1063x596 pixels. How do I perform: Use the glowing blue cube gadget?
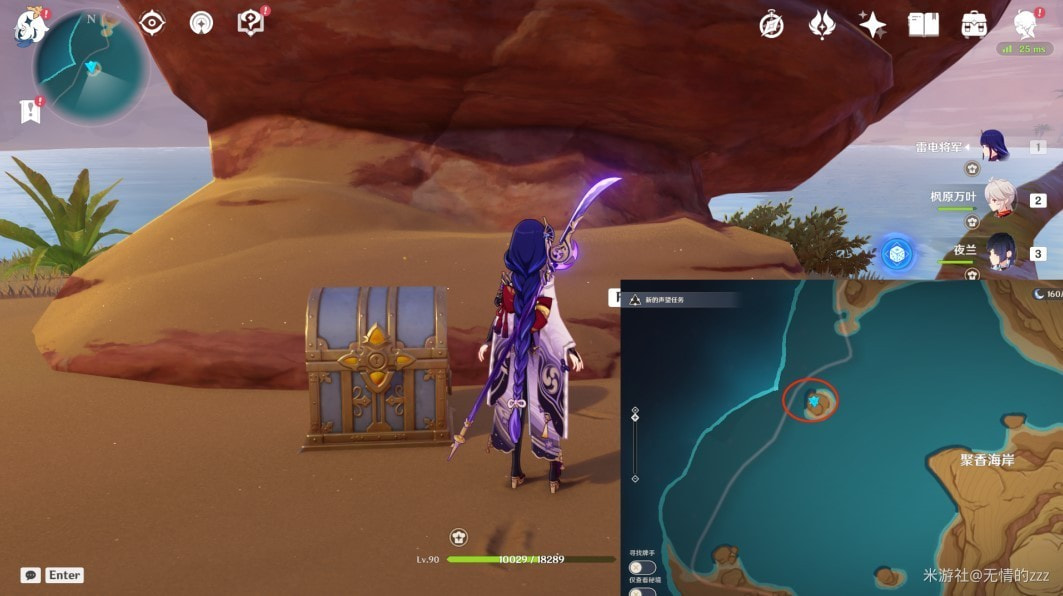pyautogui.click(x=896, y=254)
